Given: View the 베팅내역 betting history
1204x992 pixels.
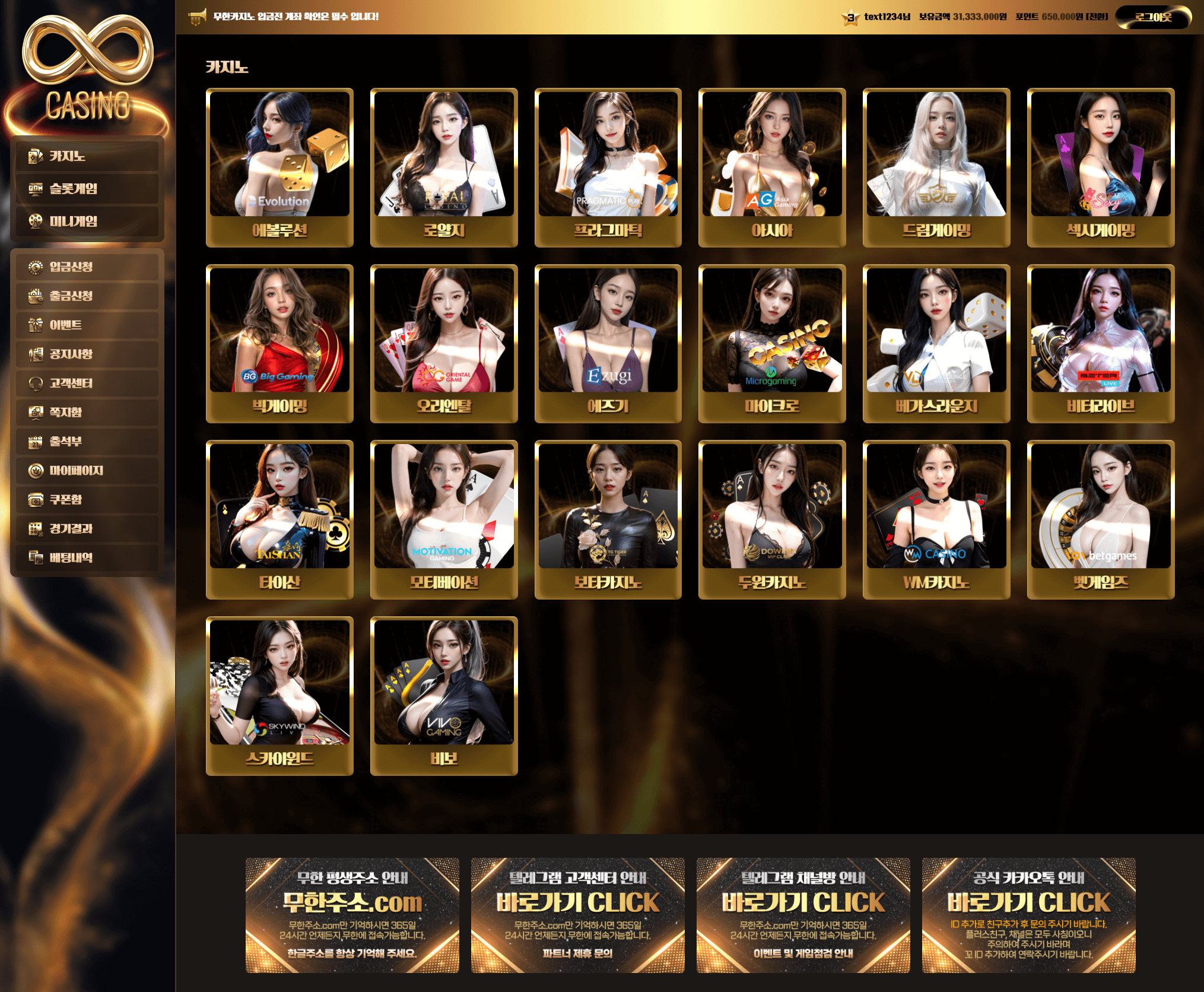Looking at the screenshot, I should click(x=87, y=557).
